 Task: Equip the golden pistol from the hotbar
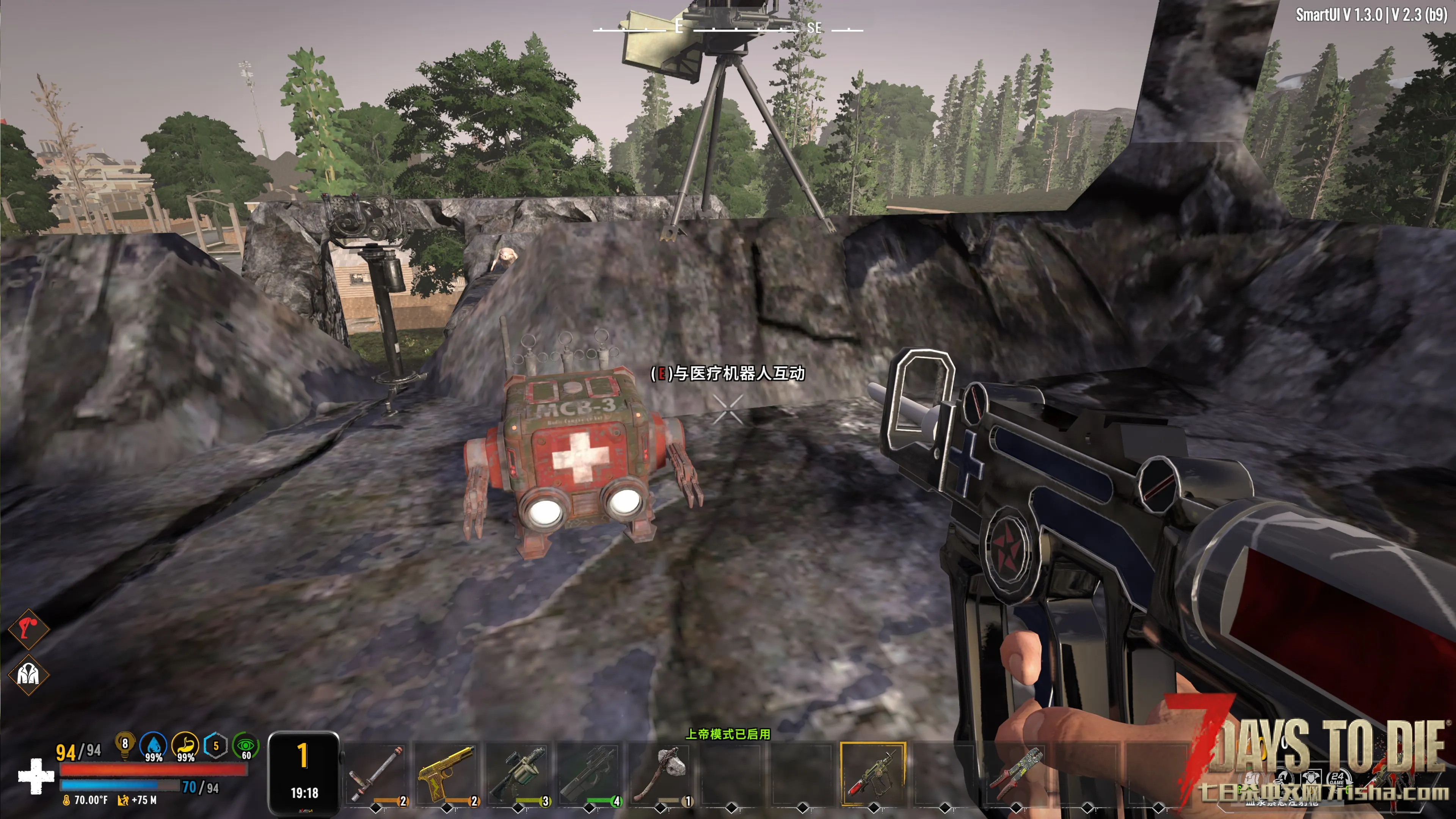tap(447, 773)
